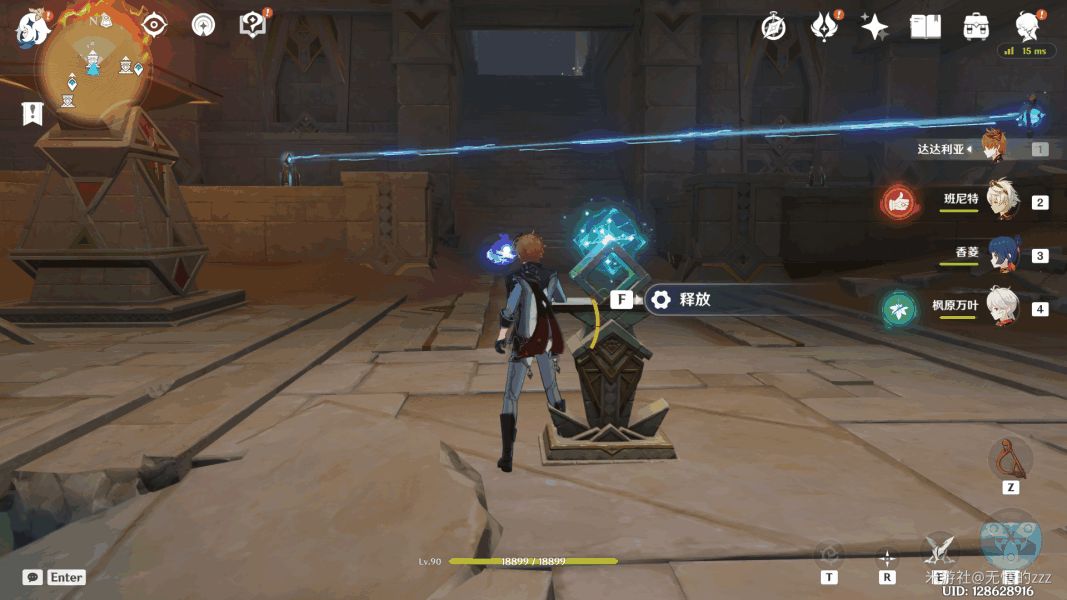The image size is (1067, 600).
Task: Switch to party member 班尼特
Action: click(1000, 201)
